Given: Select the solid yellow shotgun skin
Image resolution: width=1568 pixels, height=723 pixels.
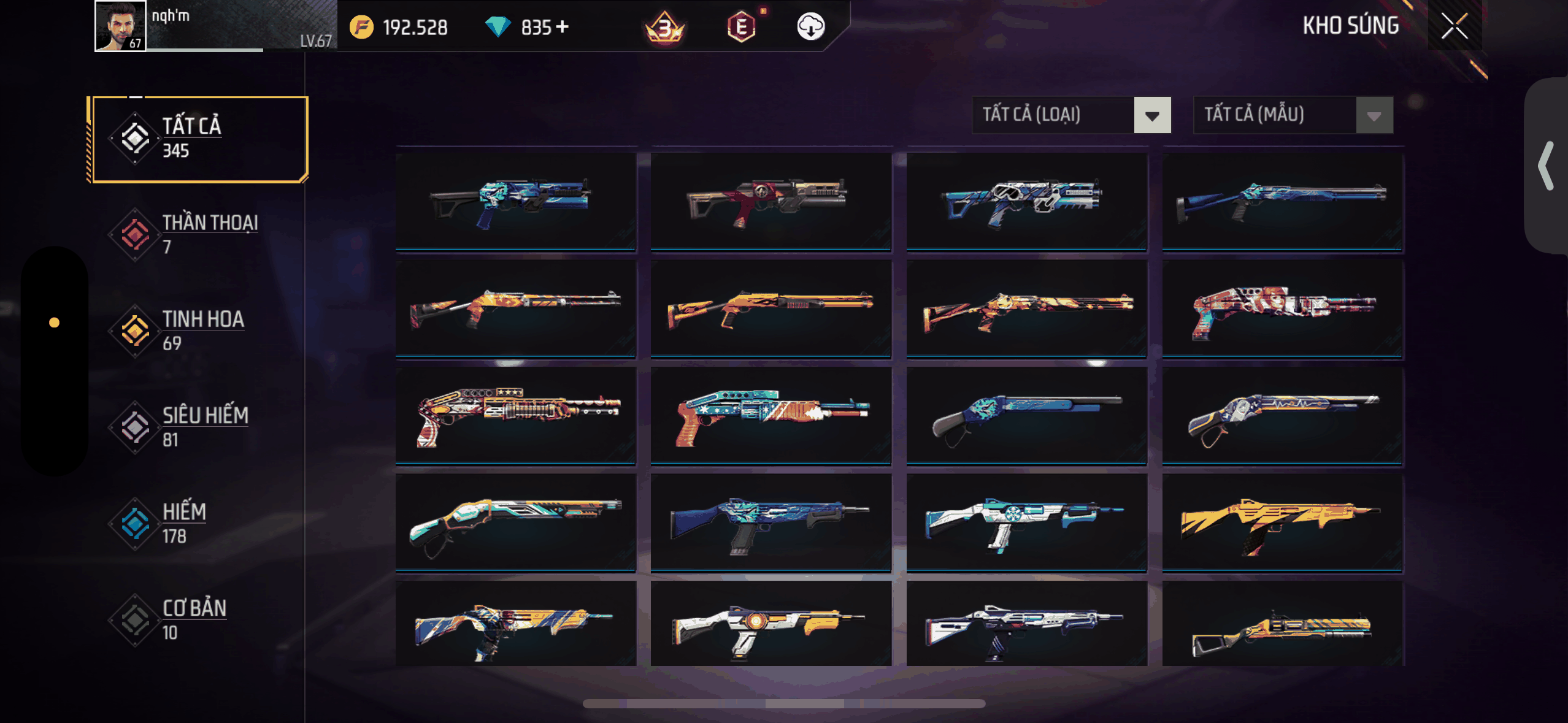Looking at the screenshot, I should (1282, 522).
